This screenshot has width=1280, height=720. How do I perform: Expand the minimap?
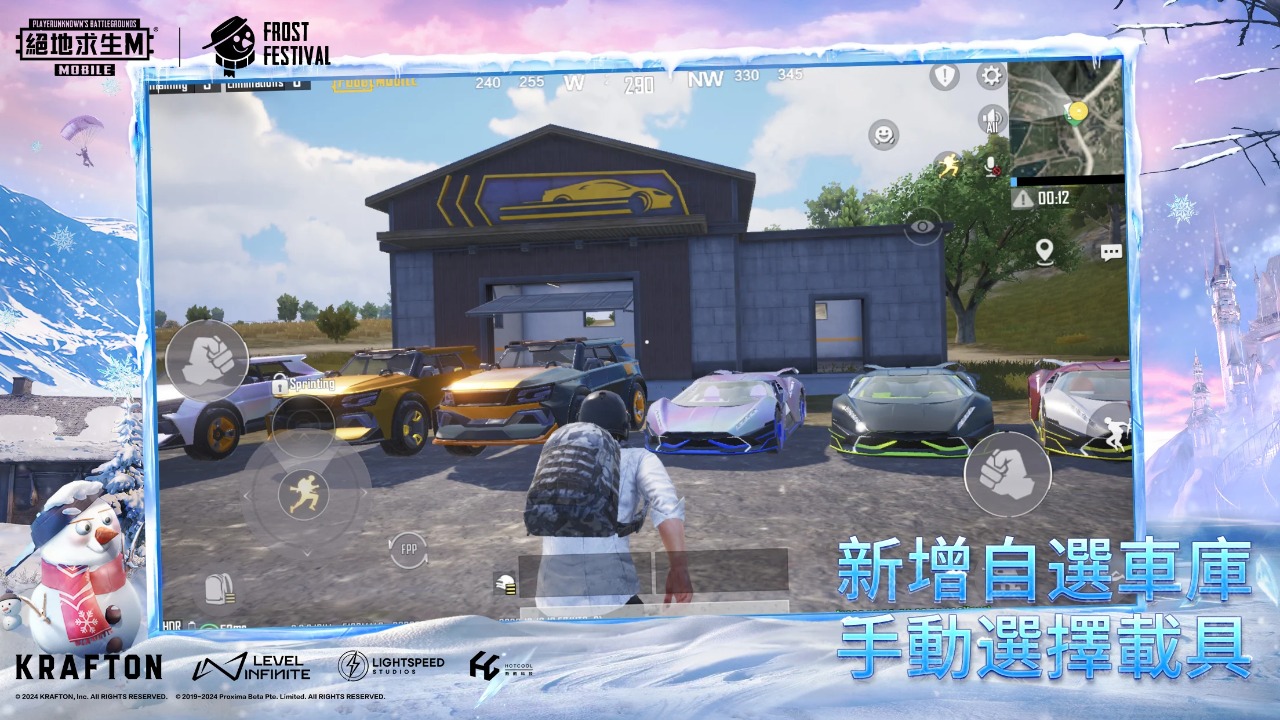[x=1065, y=117]
